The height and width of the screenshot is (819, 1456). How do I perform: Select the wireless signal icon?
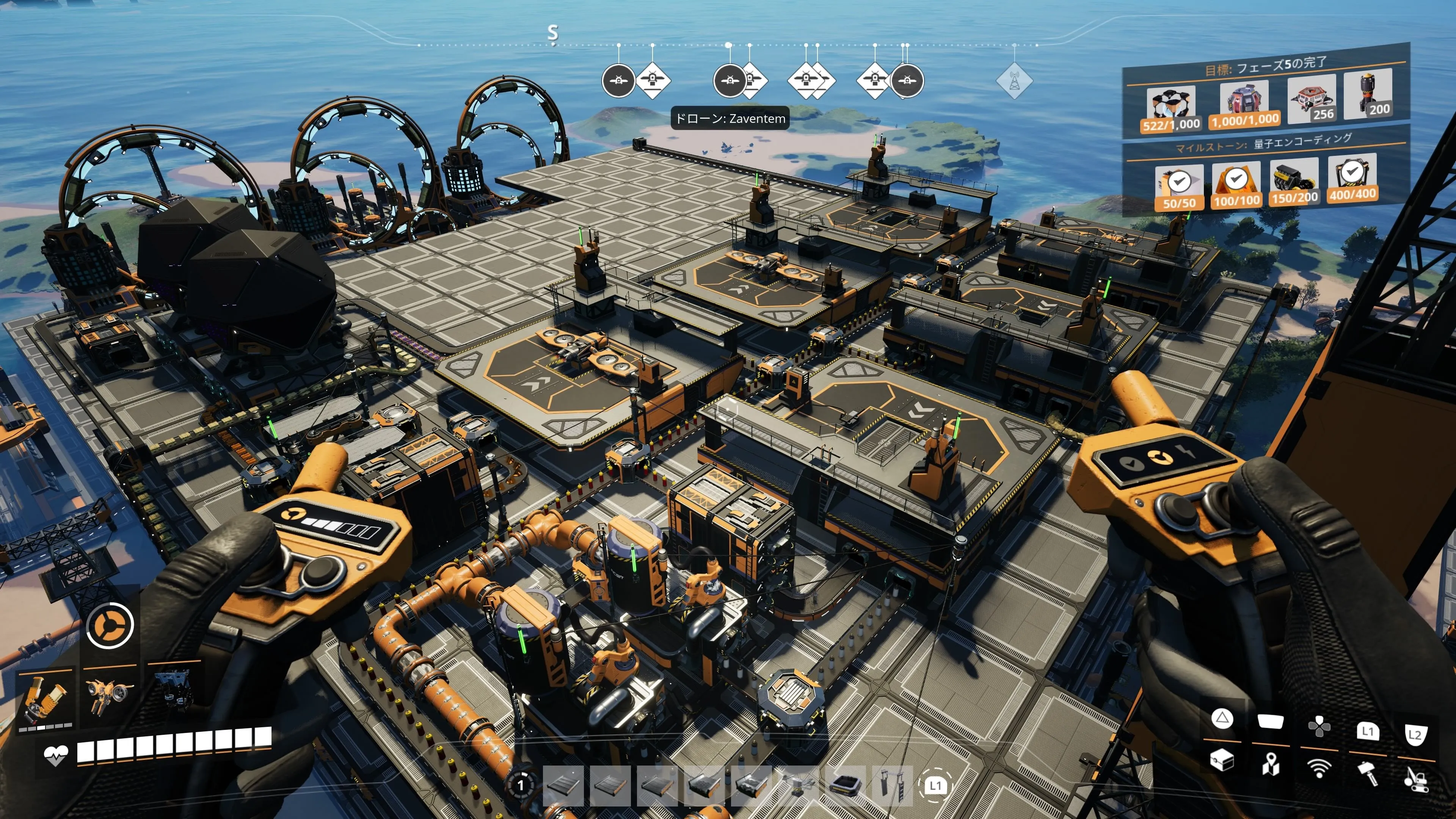click(x=1319, y=767)
